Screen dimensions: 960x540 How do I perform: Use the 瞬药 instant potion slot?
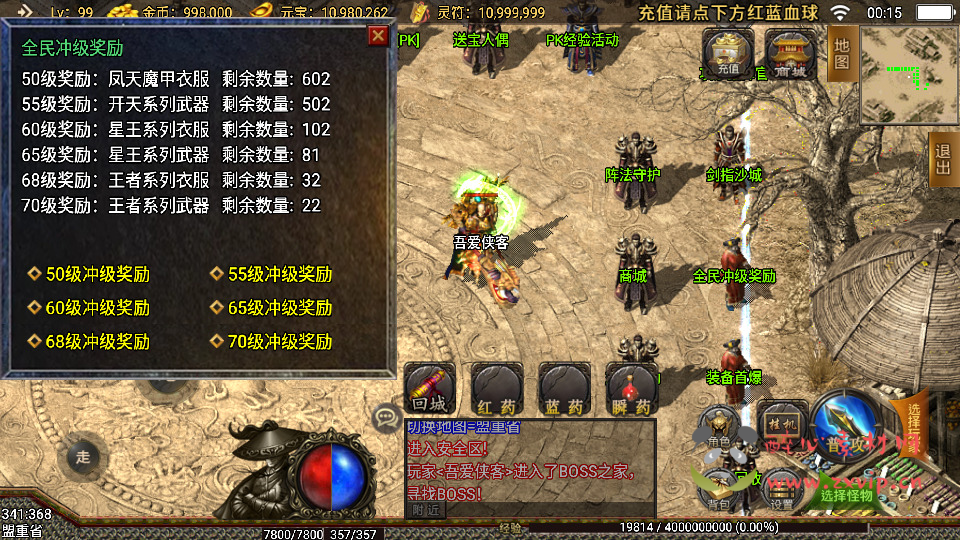tap(631, 389)
